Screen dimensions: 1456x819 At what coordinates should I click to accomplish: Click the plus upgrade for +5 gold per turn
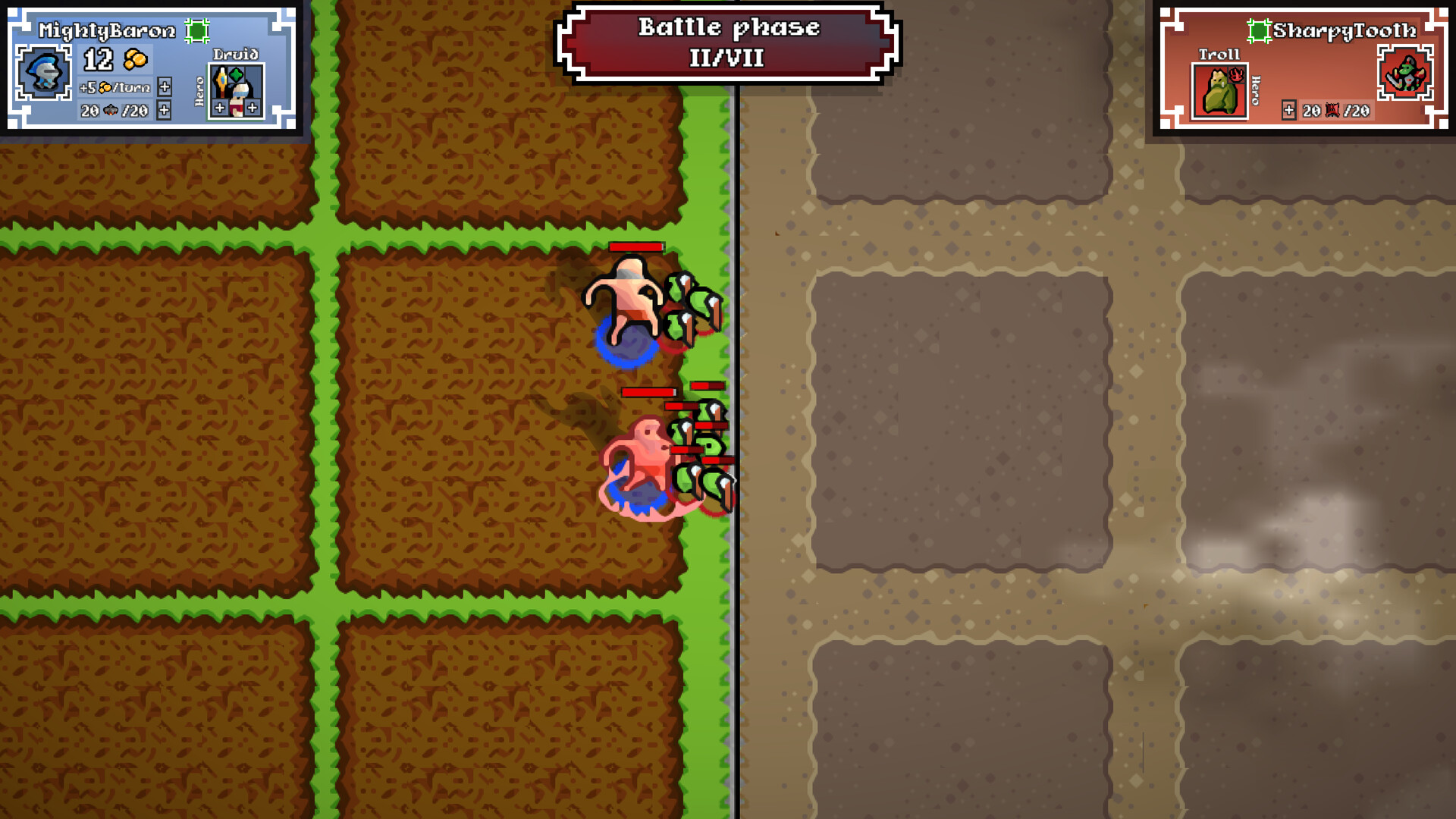[165, 88]
